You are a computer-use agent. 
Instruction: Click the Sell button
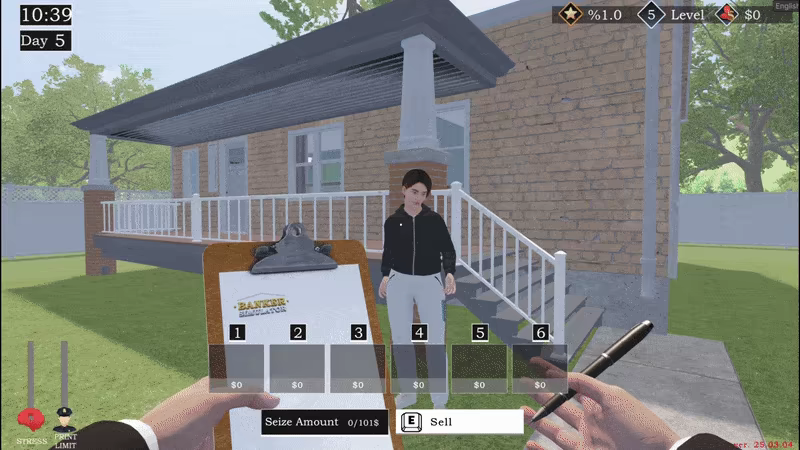(460, 422)
